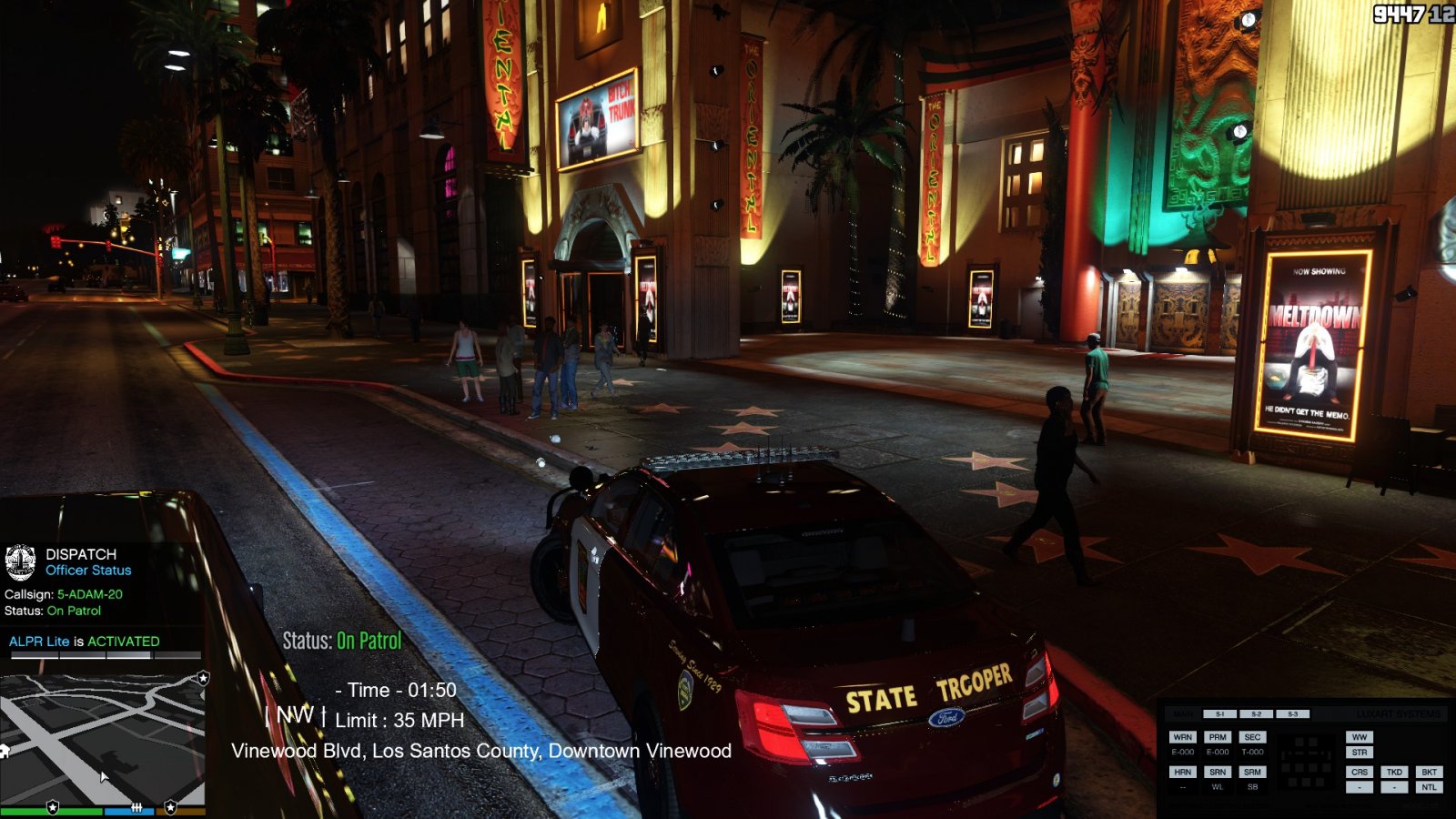Enable the STR strobe button
This screenshot has width=1456, height=819.
(1360, 753)
